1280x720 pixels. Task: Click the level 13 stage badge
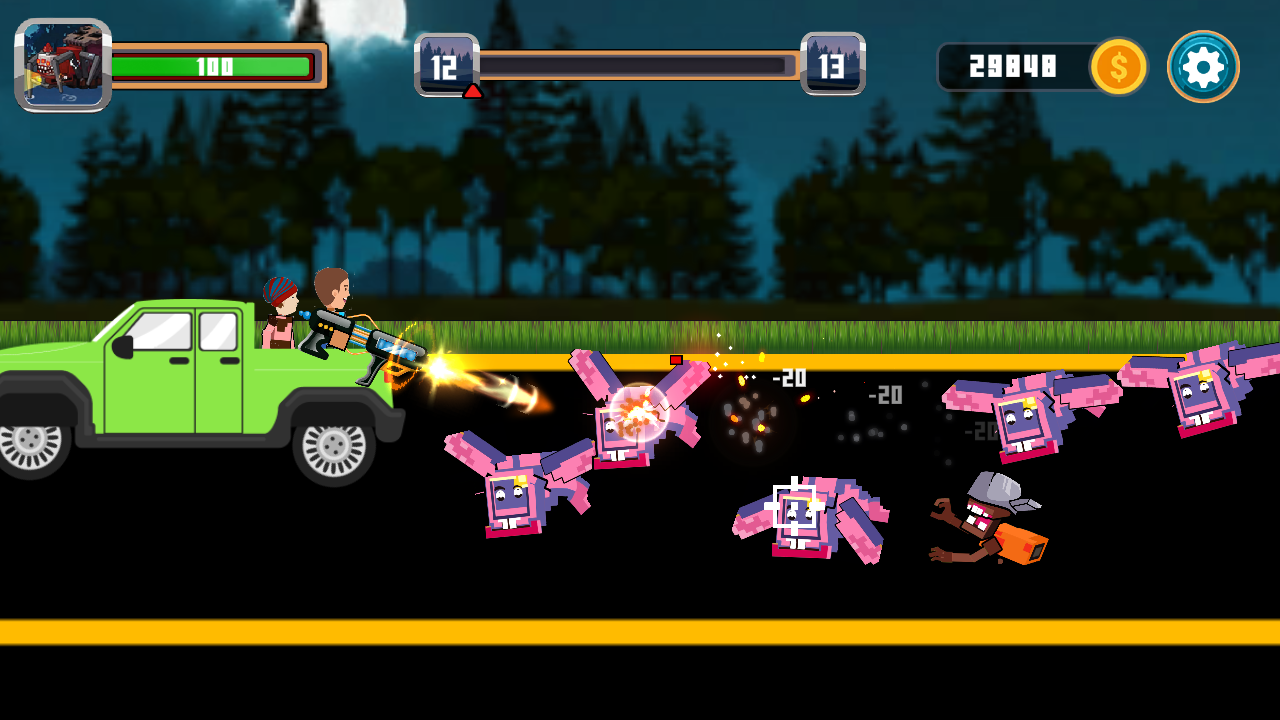pyautogui.click(x=836, y=64)
